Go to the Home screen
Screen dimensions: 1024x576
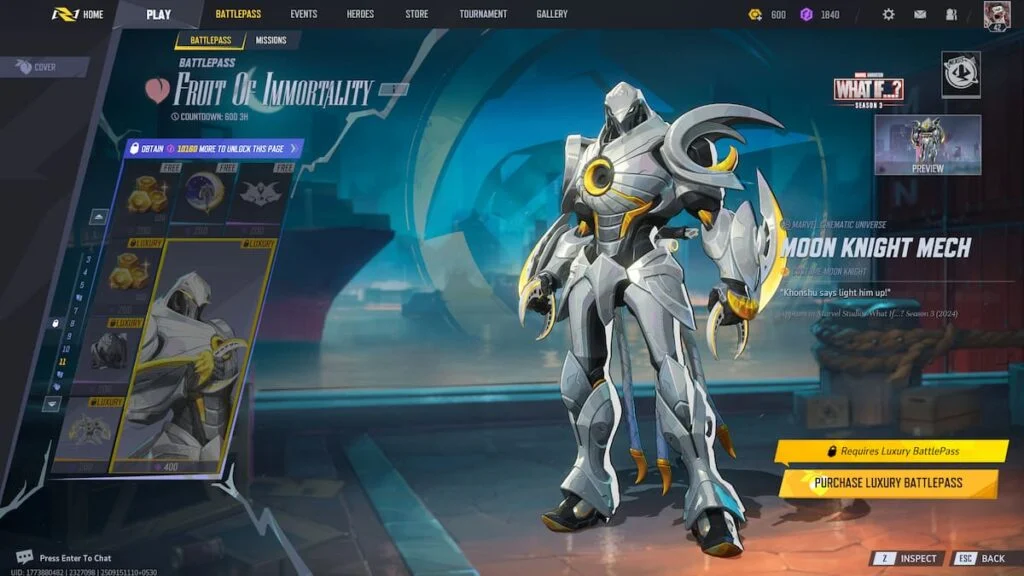tap(79, 14)
